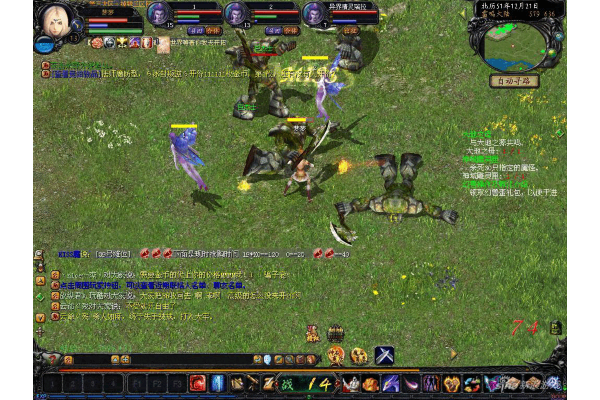This screenshot has height=400, width=600.
Task: Use the red swirl skill on hotbar
Action: 197,382
